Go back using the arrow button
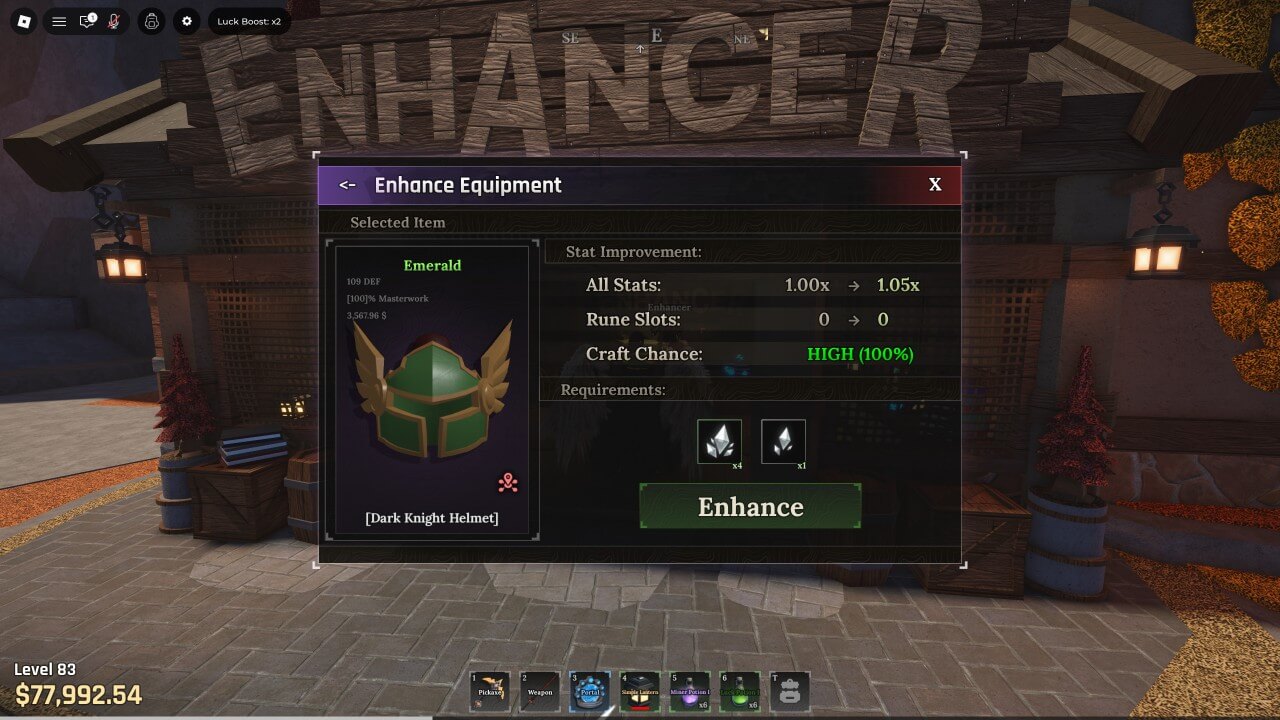Viewport: 1280px width, 720px height. pyautogui.click(x=347, y=185)
